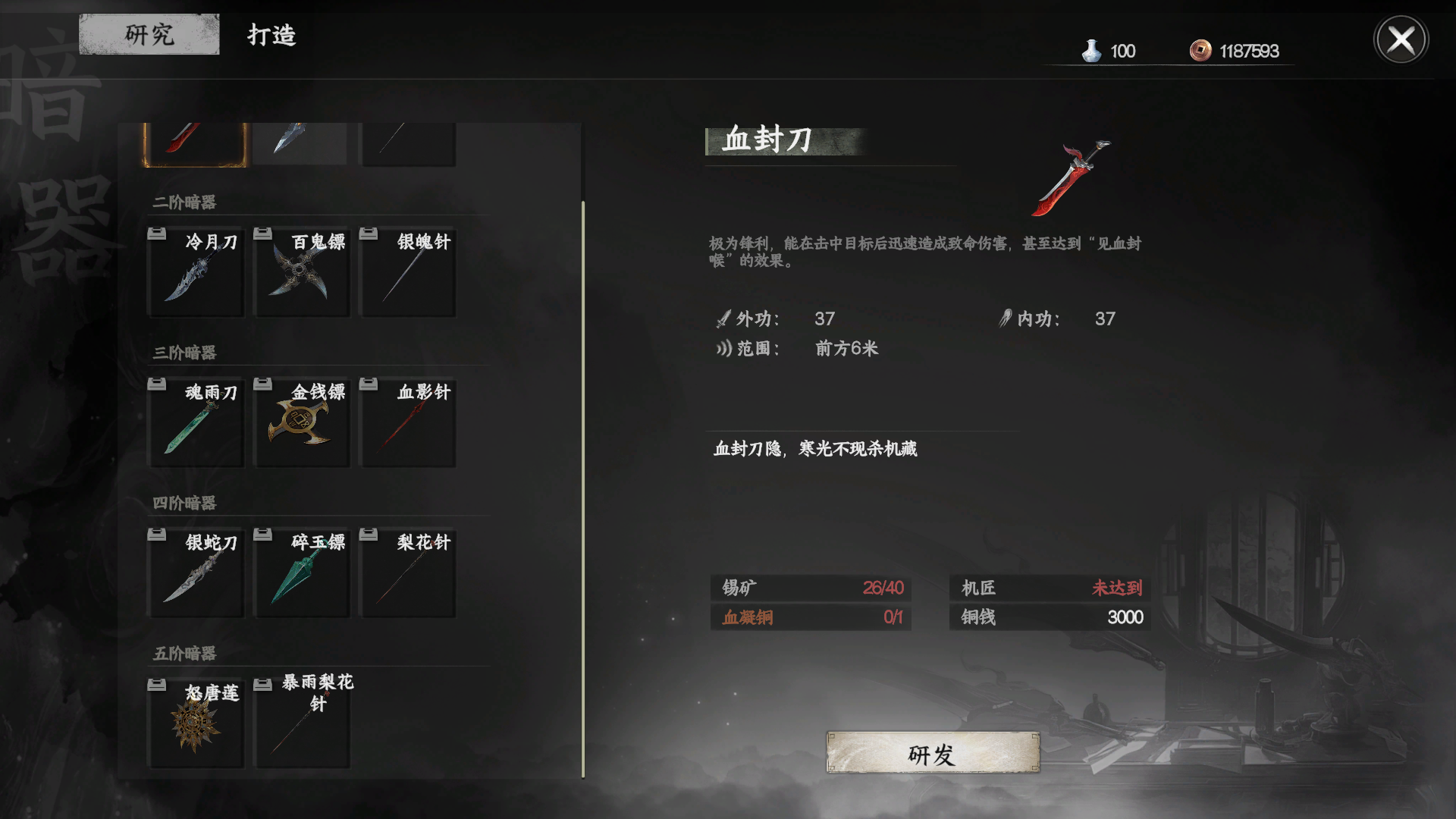
Task: Select the 冷月刀 hidden weapon icon
Action: [195, 273]
